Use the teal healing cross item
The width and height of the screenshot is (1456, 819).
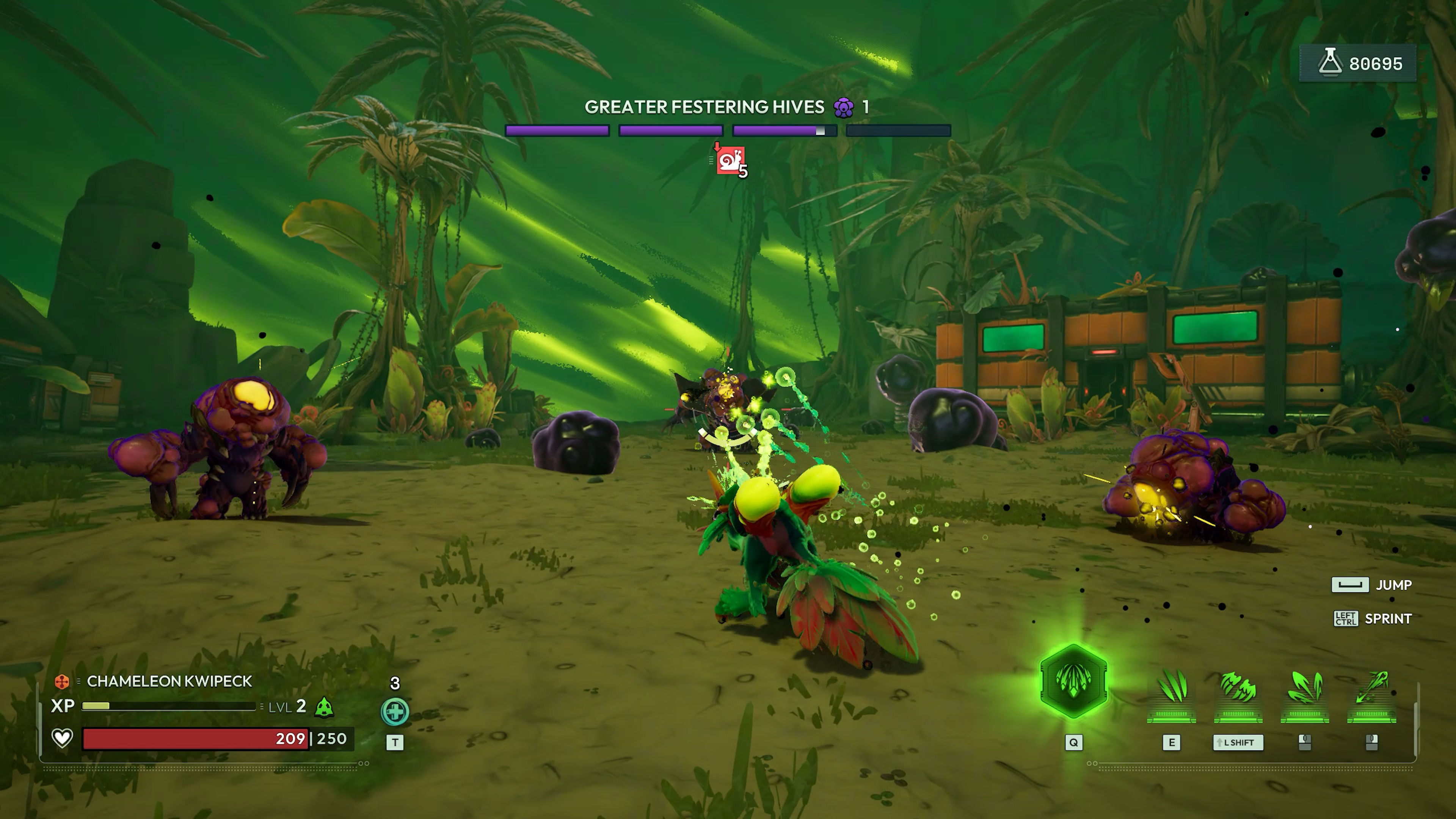[x=394, y=711]
